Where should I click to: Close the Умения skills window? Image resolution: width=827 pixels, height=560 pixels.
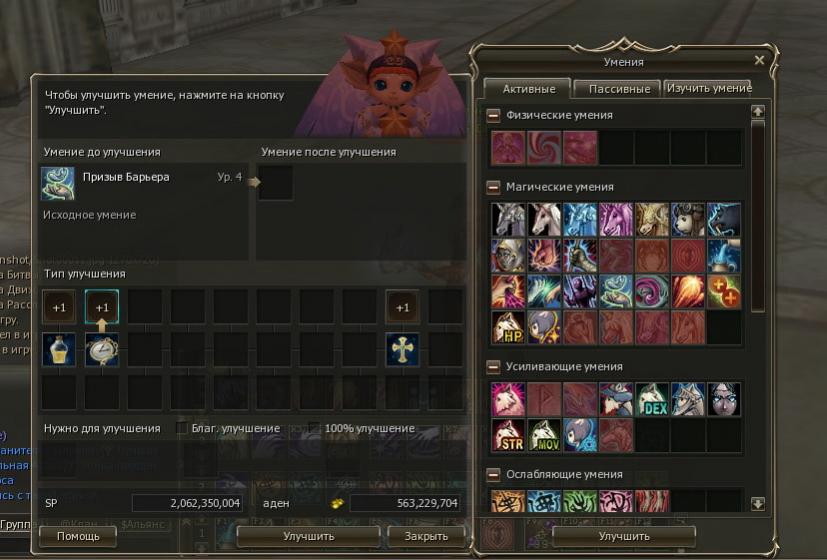point(759,61)
